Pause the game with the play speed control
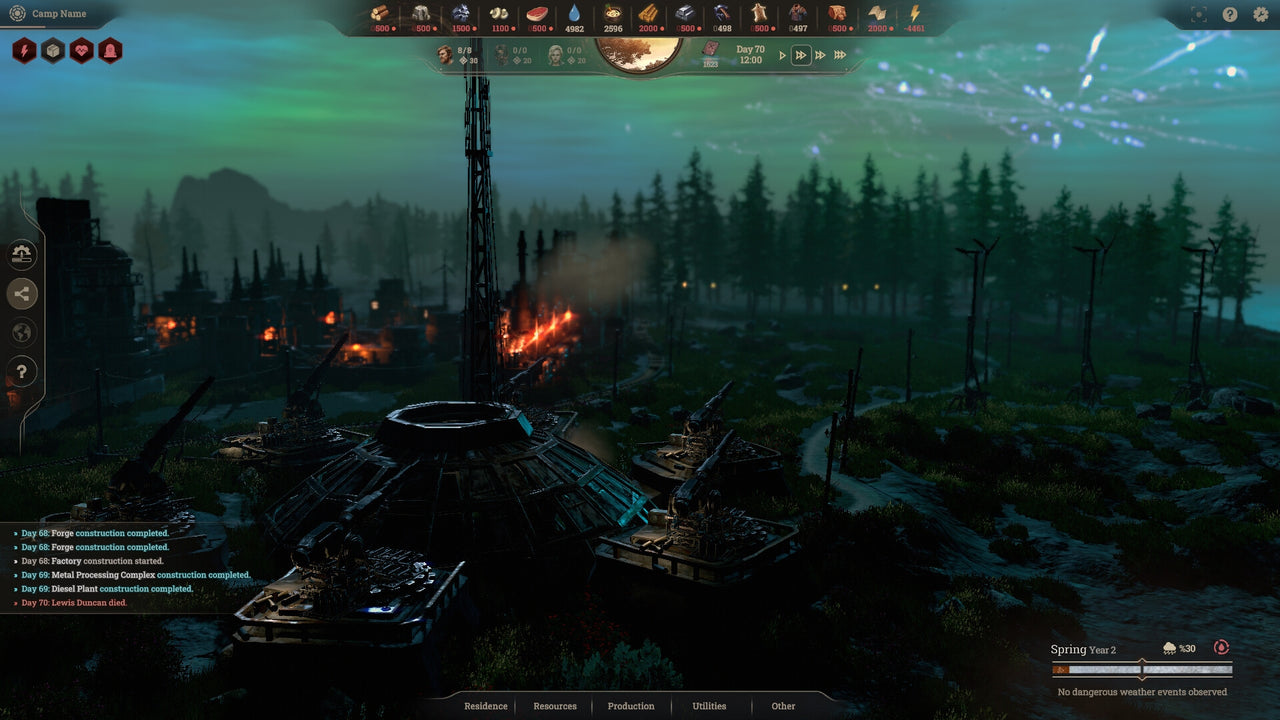The image size is (1280, 720). (783, 55)
